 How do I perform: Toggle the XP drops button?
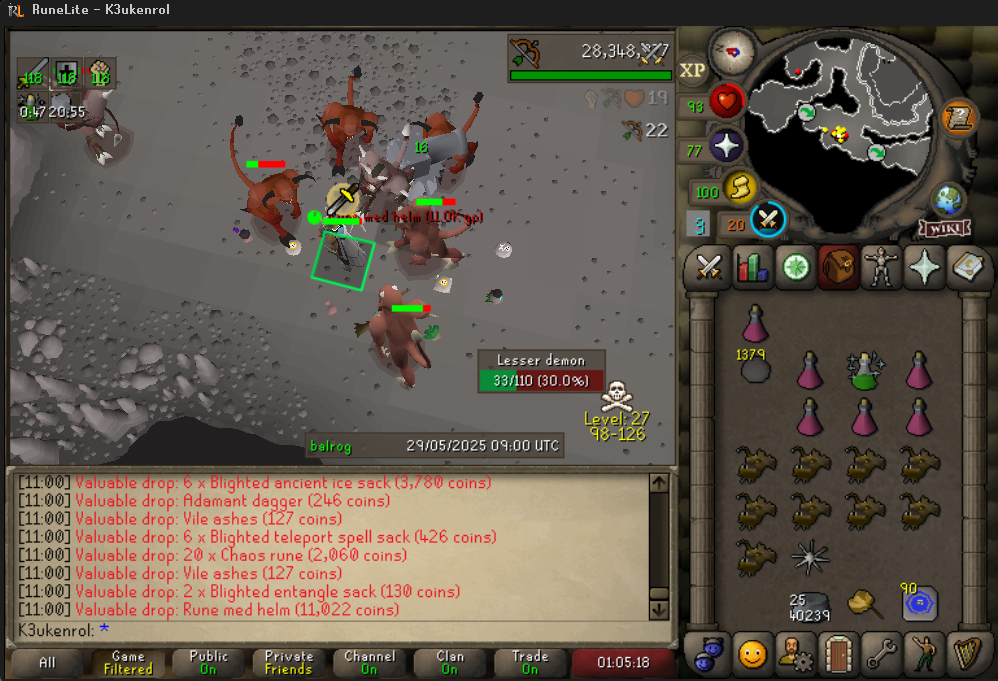click(x=693, y=70)
